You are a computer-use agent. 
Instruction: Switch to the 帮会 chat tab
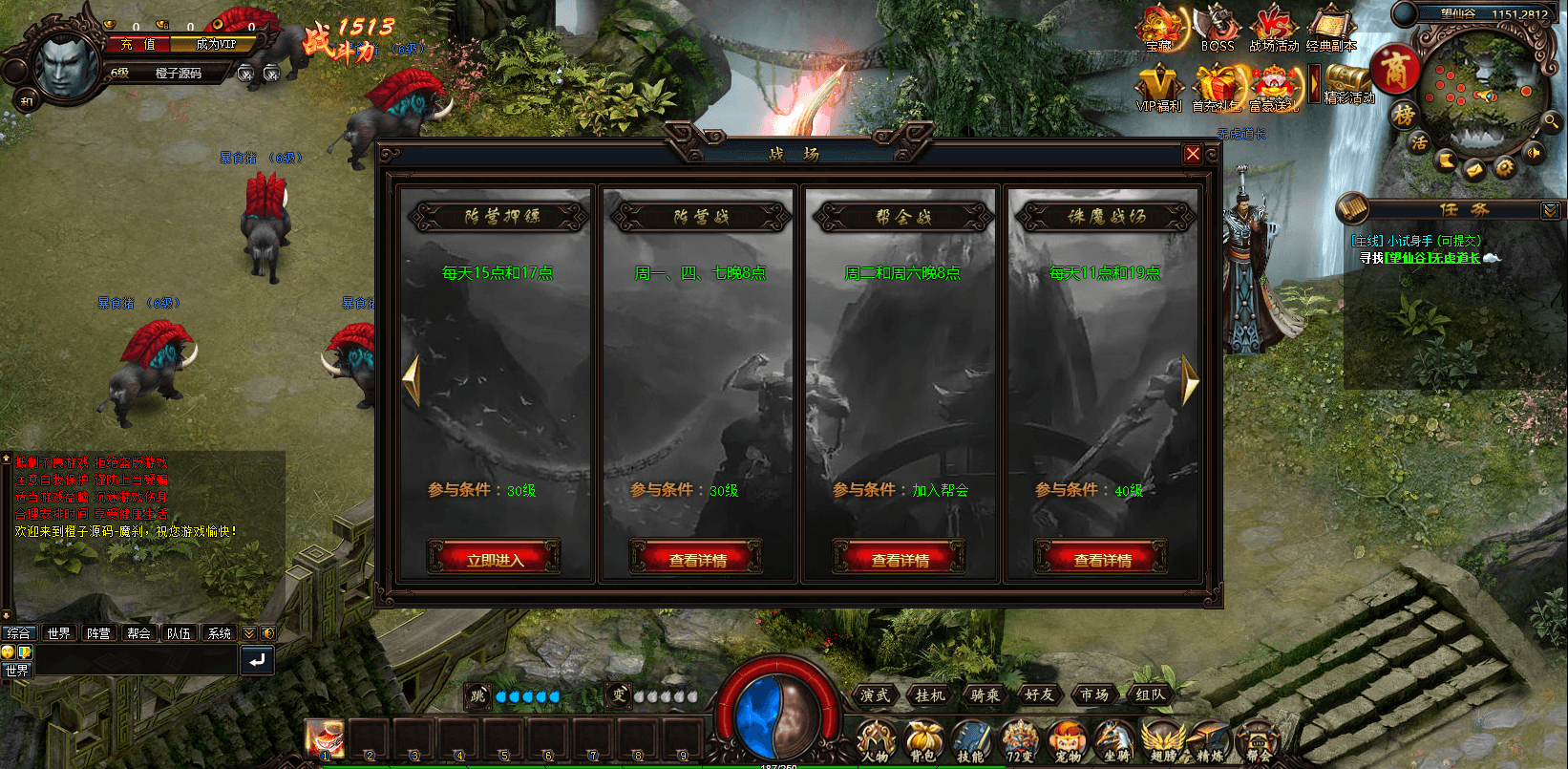pos(138,632)
